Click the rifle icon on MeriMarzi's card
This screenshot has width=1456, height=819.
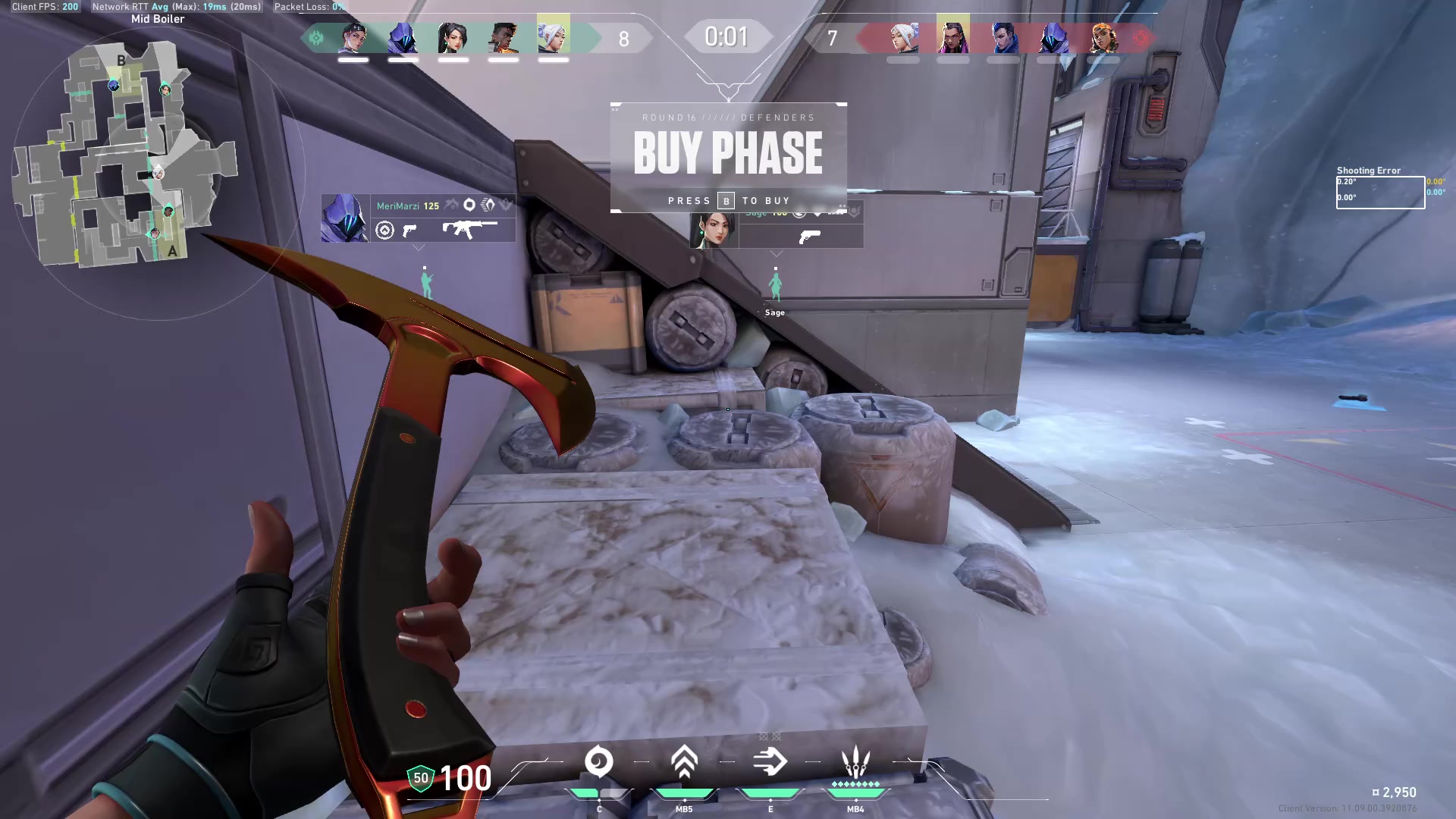(x=469, y=228)
